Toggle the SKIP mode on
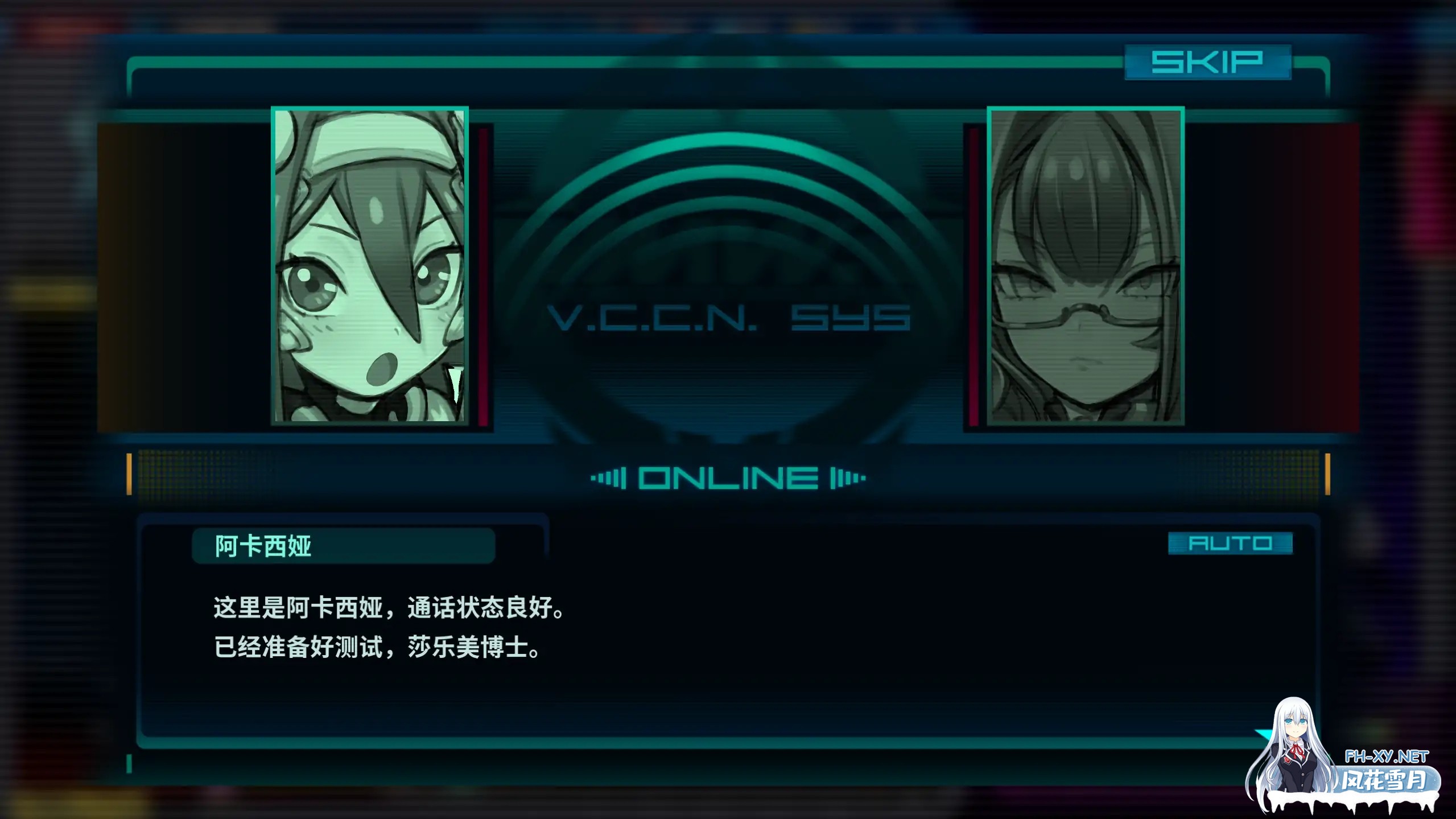 [x=1208, y=63]
